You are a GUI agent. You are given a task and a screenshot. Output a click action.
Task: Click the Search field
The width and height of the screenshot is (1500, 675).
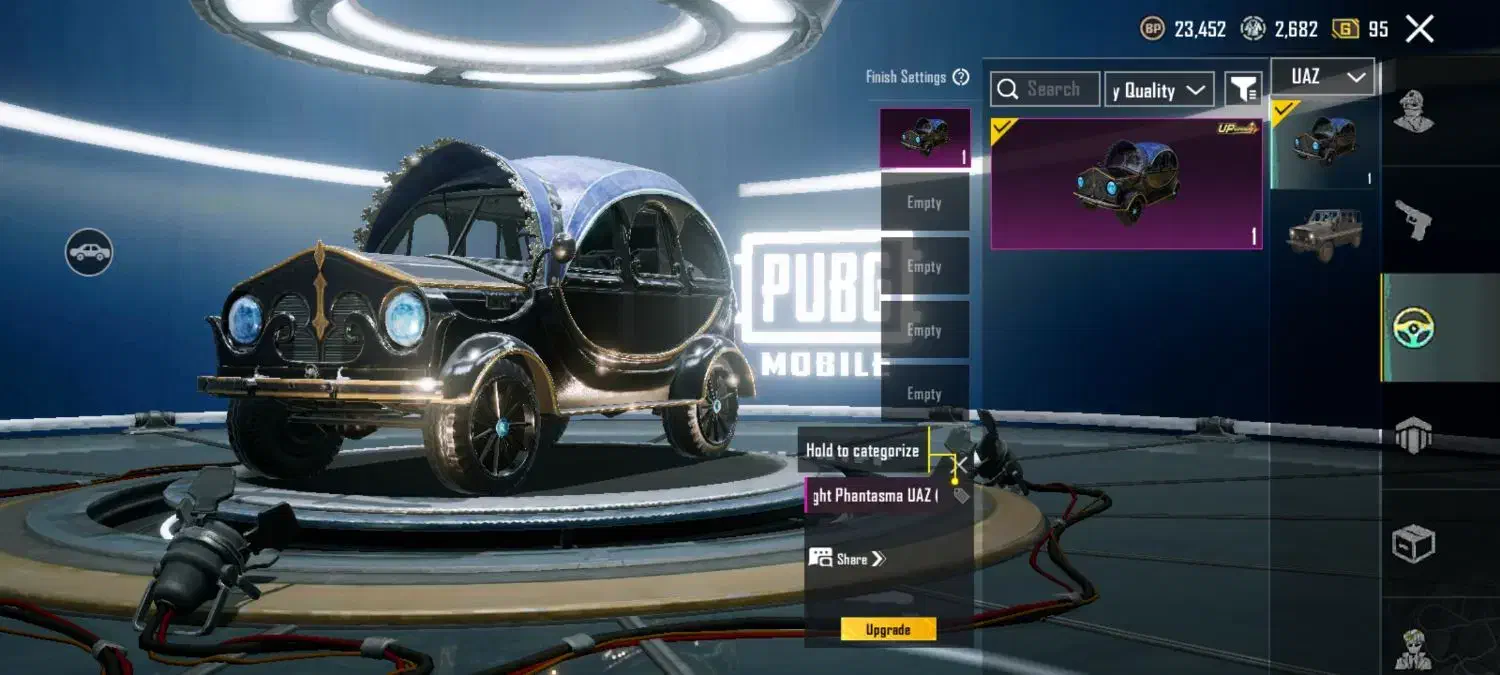tap(1046, 89)
